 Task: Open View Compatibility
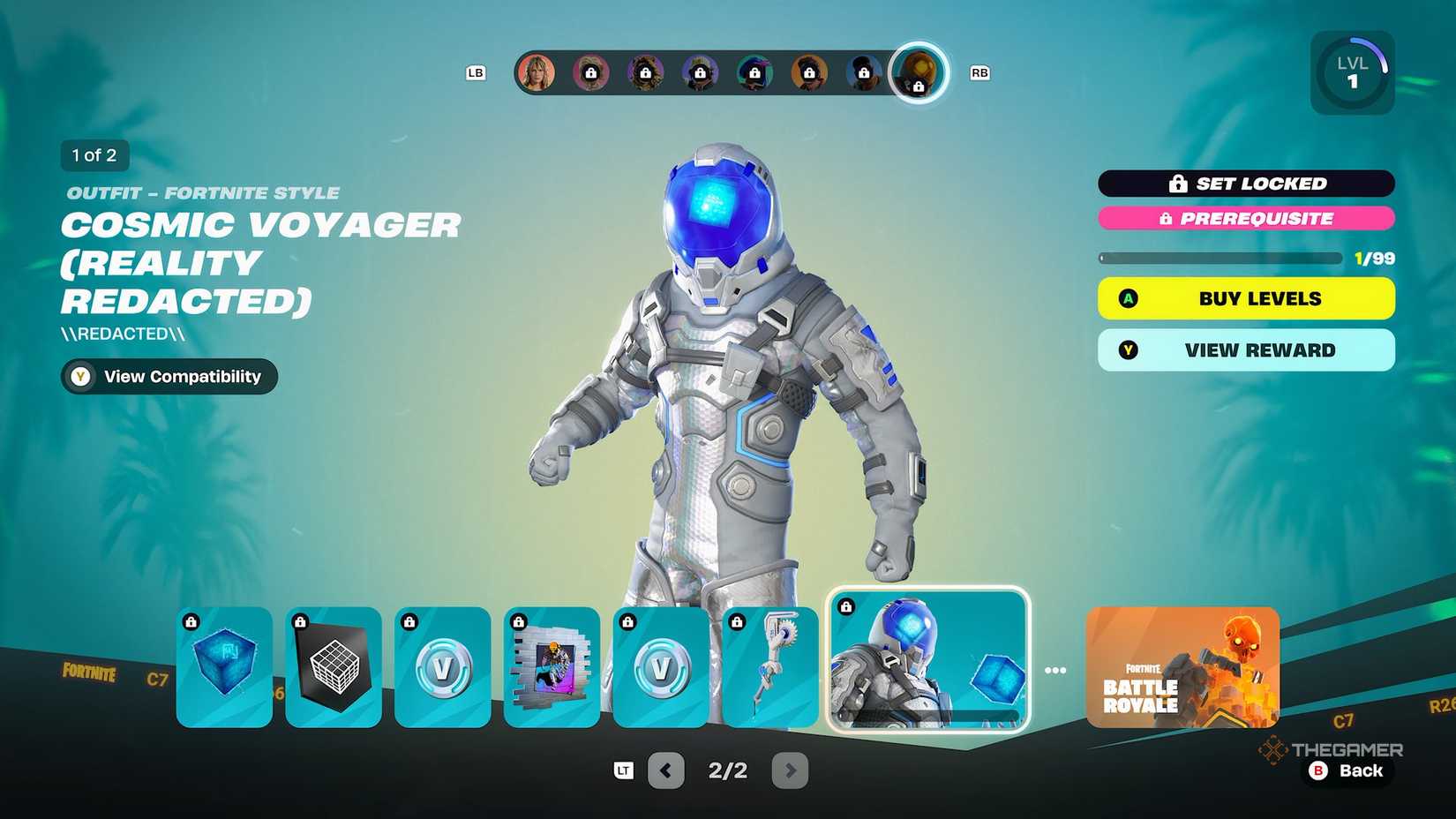tap(168, 377)
